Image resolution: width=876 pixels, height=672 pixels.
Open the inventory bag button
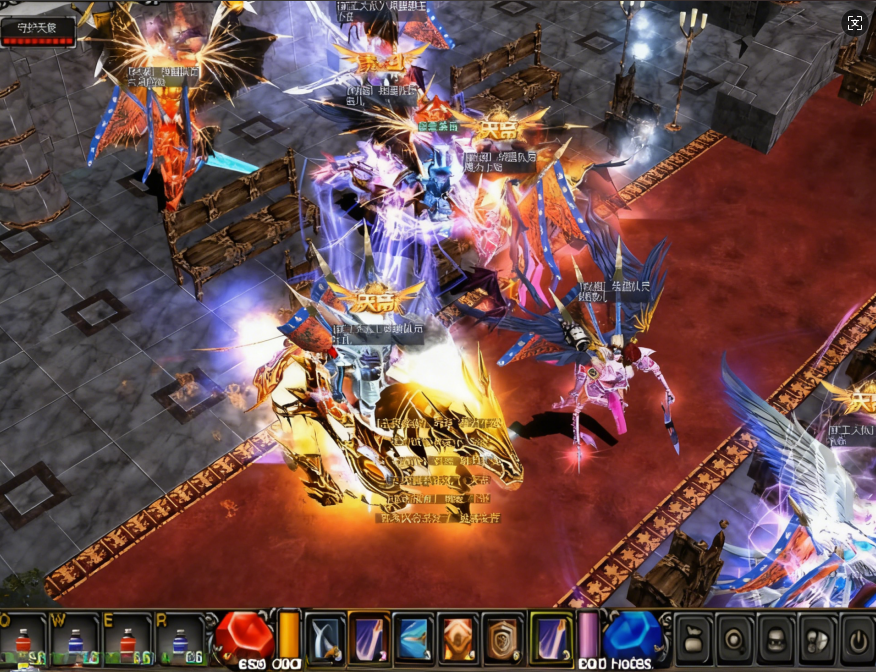[694, 638]
